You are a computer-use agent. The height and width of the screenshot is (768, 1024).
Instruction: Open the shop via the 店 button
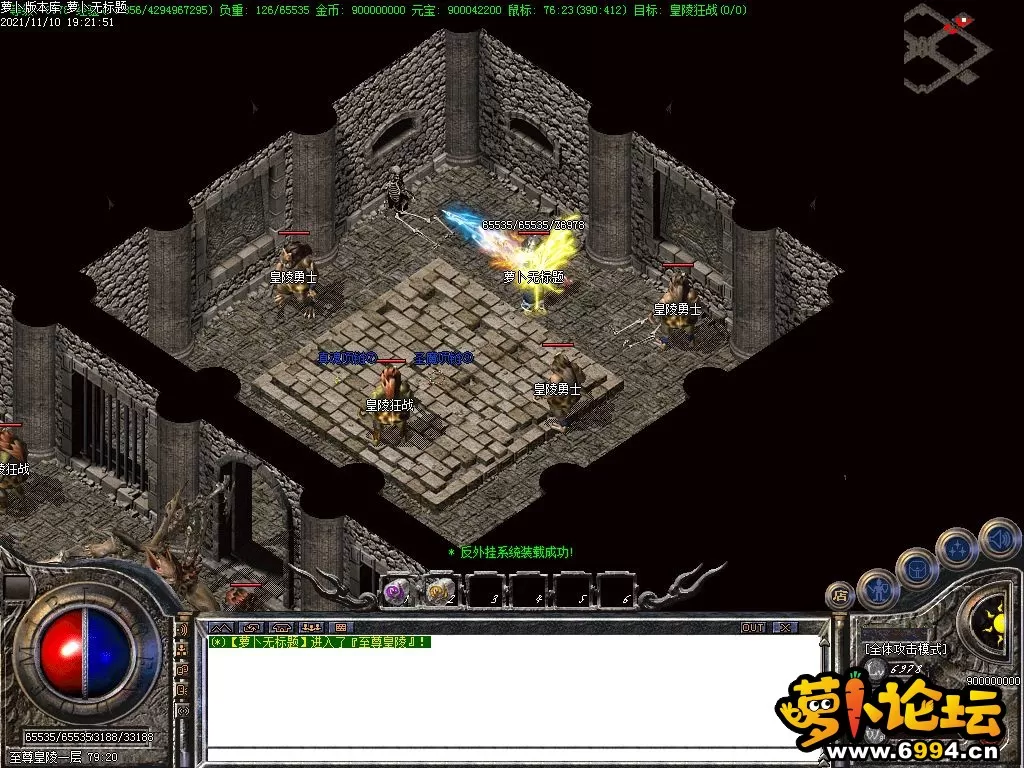(x=840, y=595)
